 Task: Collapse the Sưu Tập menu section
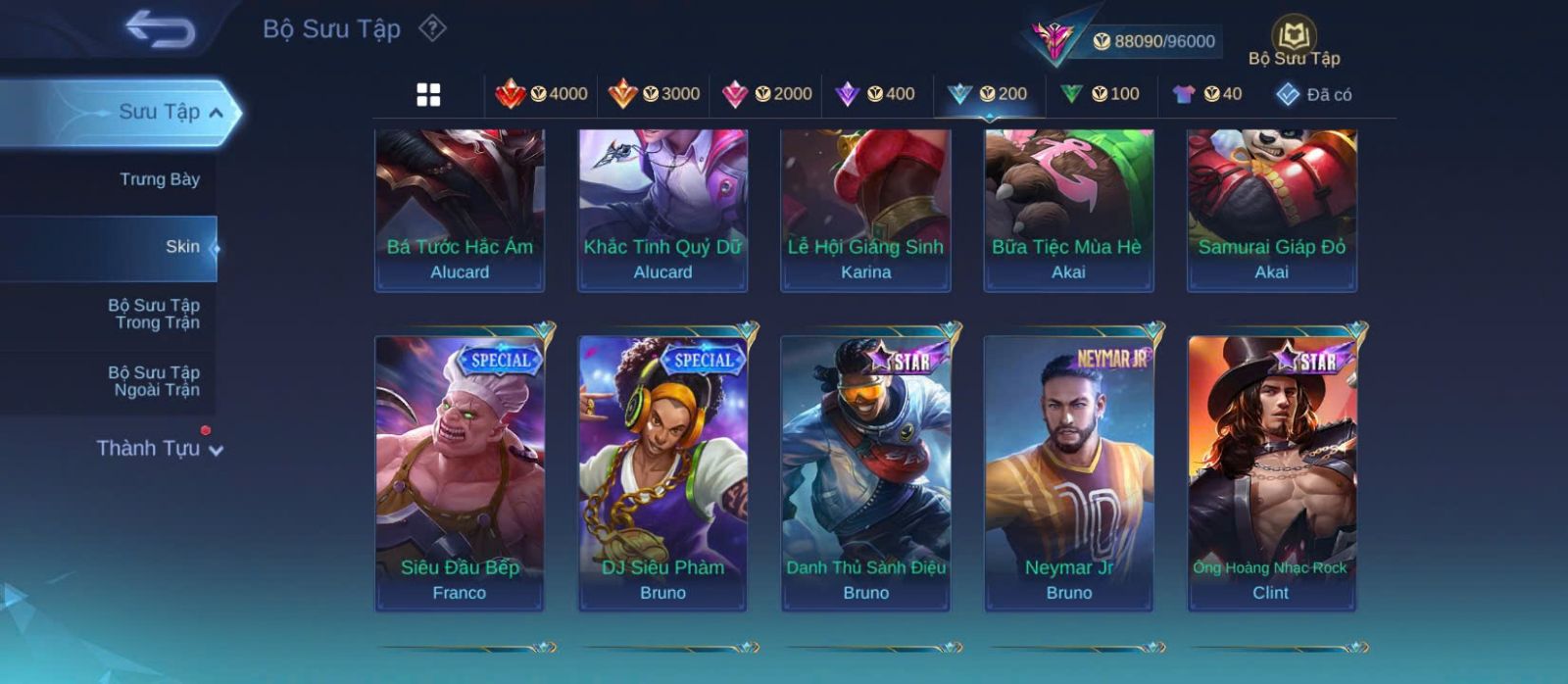click(217, 113)
